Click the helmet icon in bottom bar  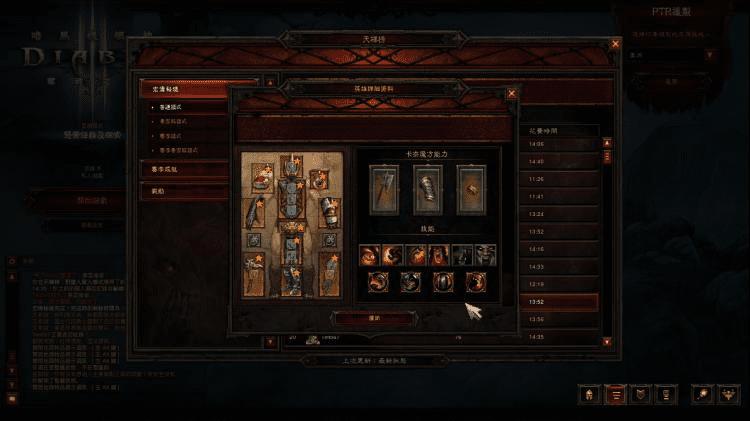(x=589, y=395)
